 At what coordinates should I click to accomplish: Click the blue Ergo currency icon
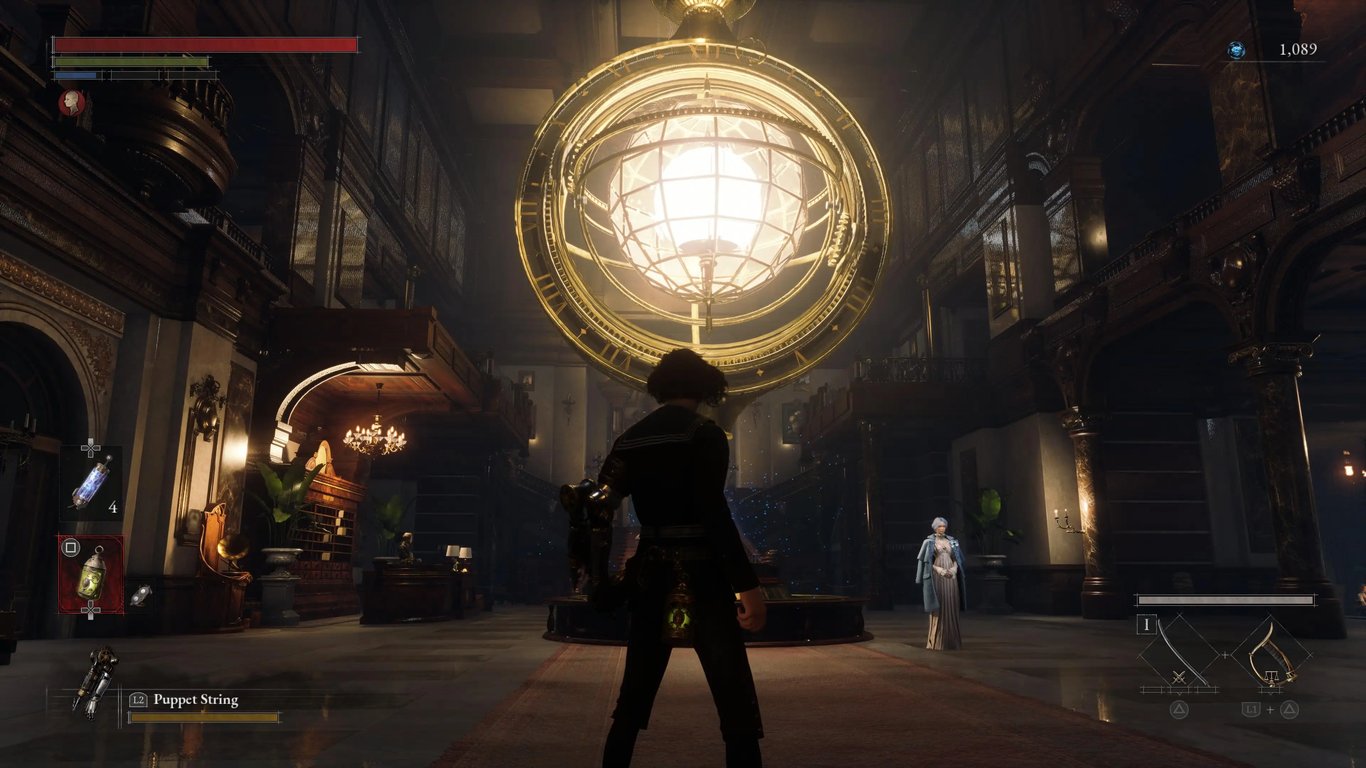pyautogui.click(x=1237, y=50)
